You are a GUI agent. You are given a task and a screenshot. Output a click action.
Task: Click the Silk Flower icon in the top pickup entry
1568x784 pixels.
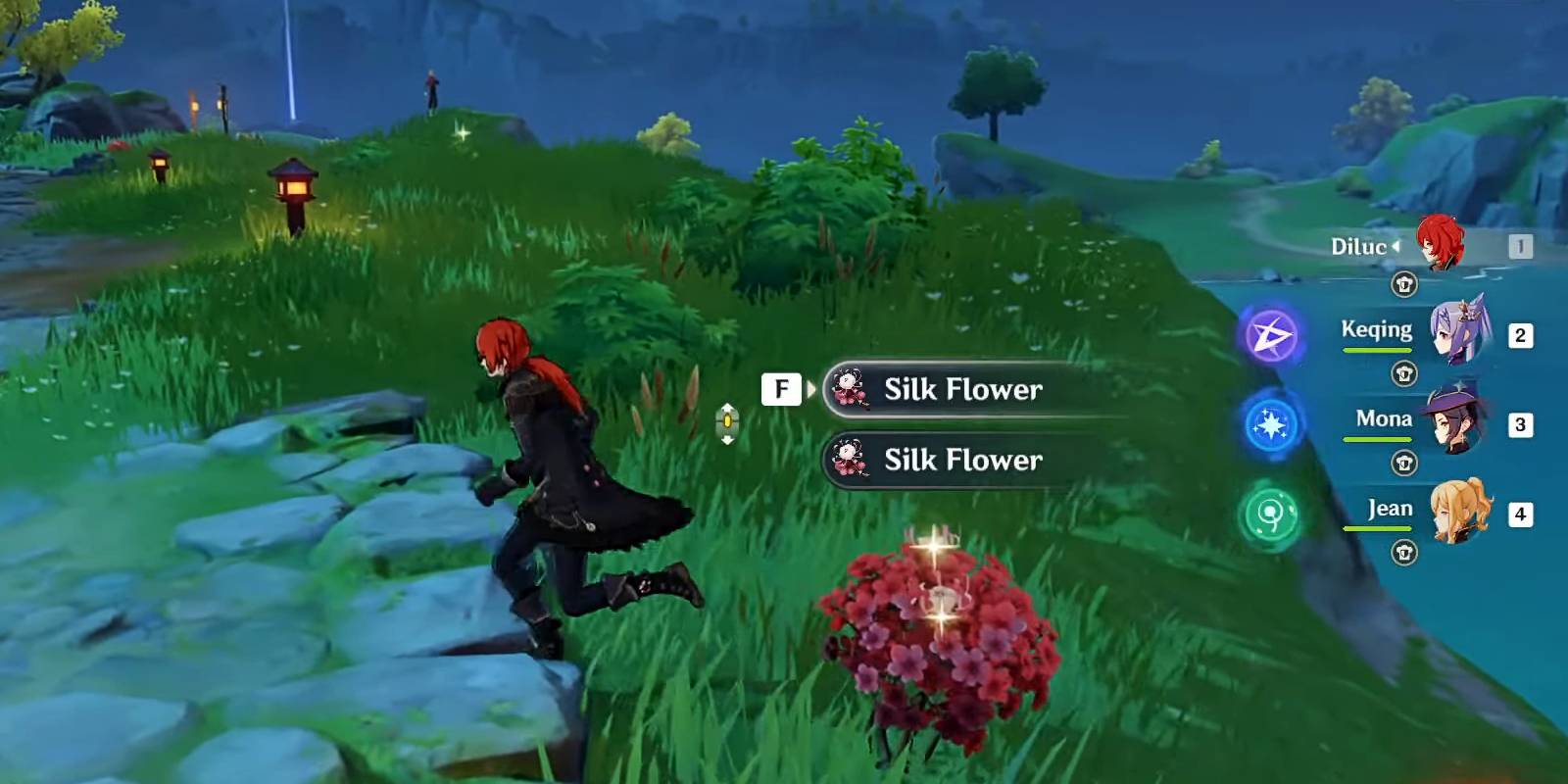coord(851,389)
